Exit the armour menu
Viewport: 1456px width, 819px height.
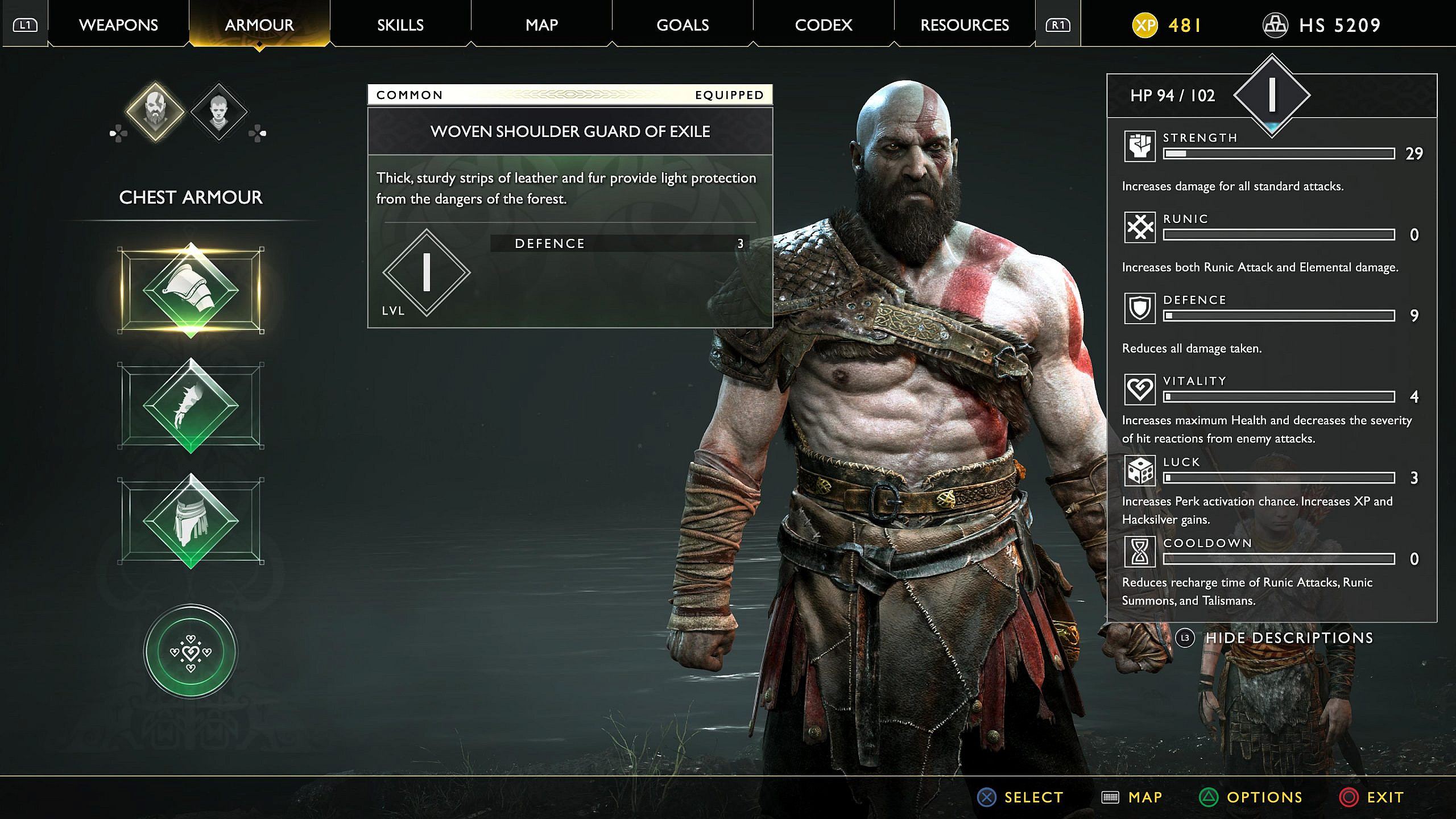[1373, 797]
